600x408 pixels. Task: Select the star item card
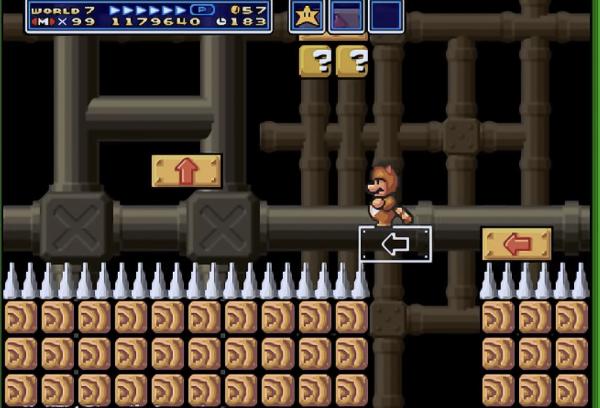click(307, 16)
